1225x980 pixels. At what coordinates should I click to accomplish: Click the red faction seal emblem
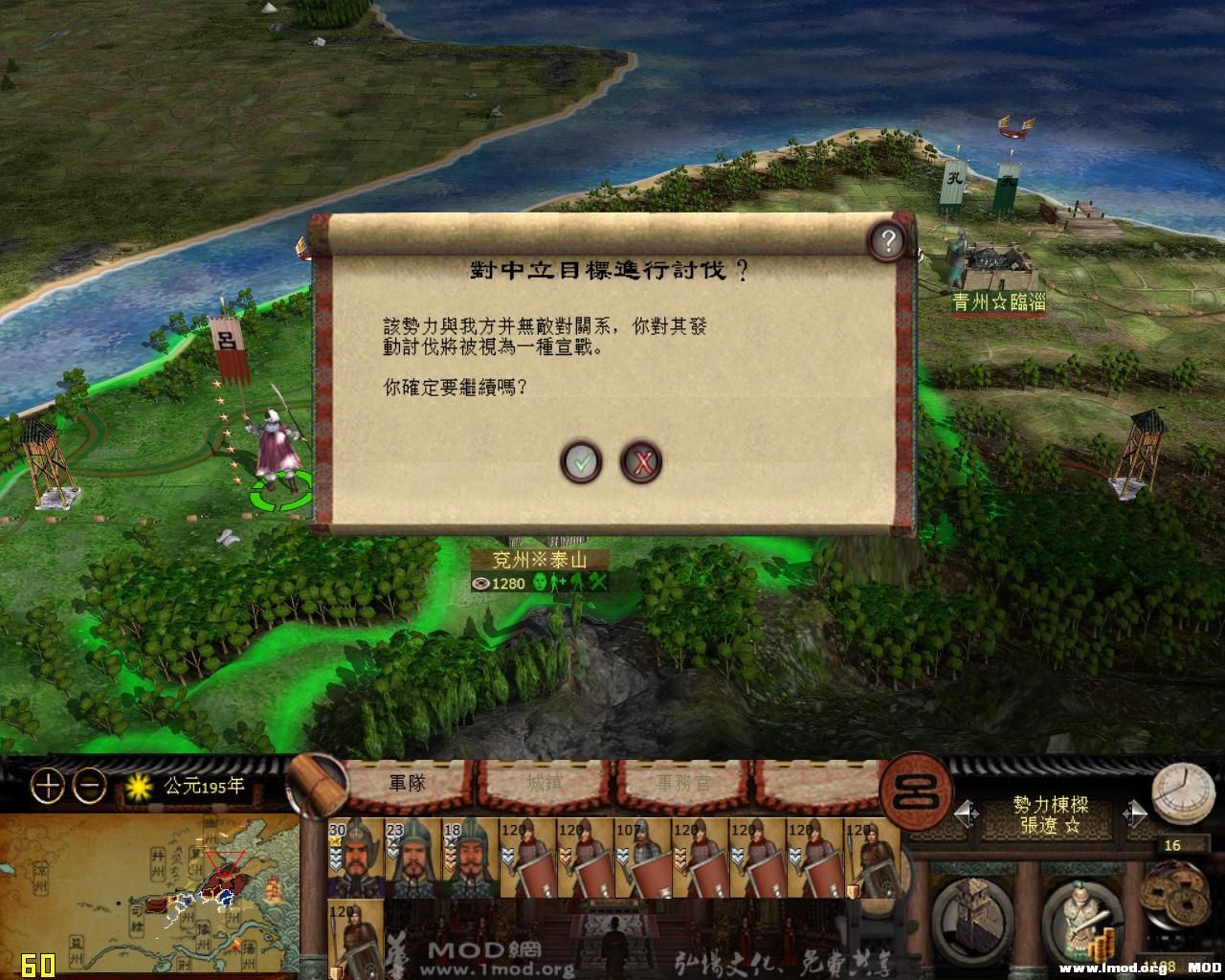click(914, 791)
